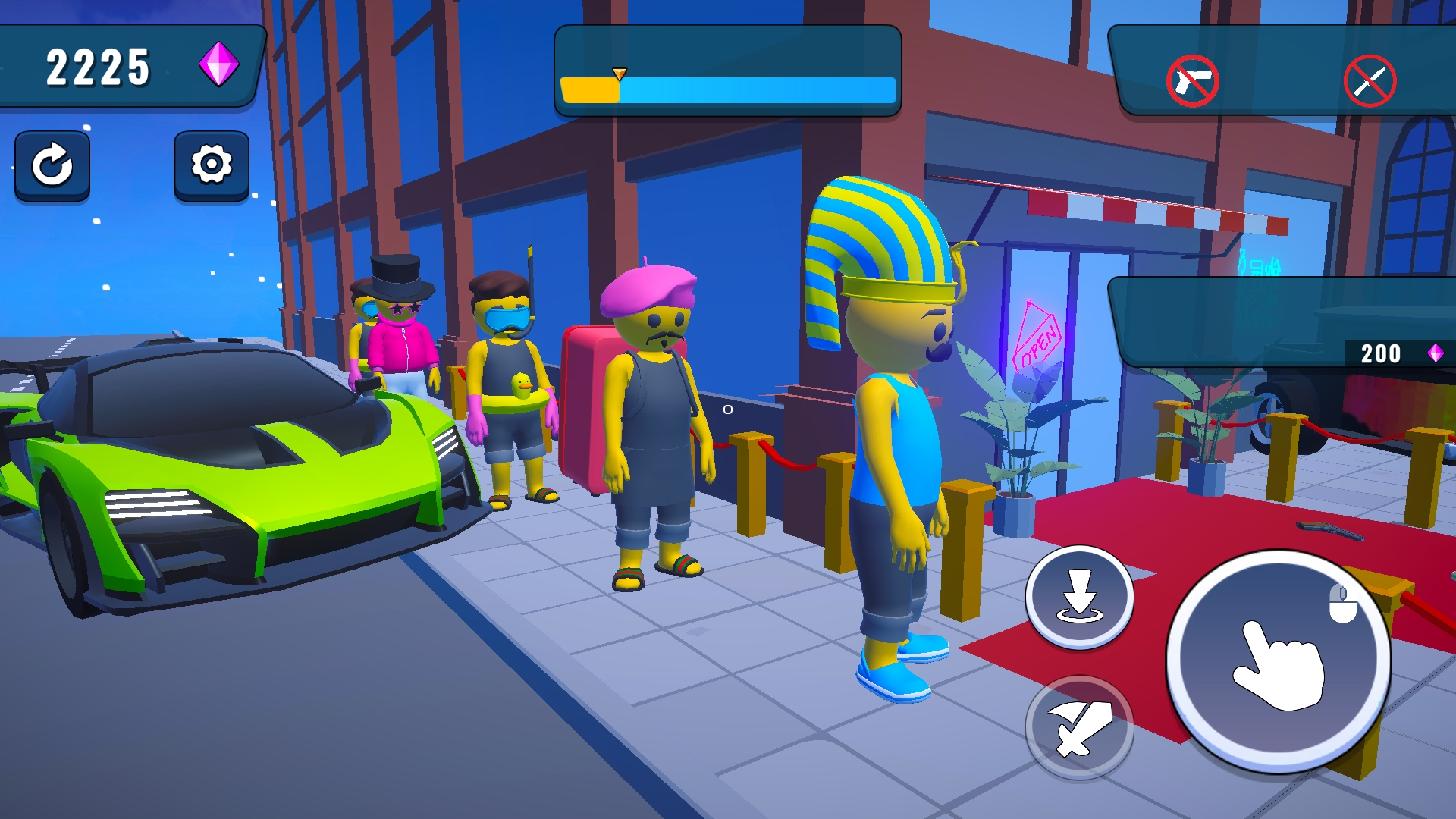Select the restart level icon

[52, 165]
